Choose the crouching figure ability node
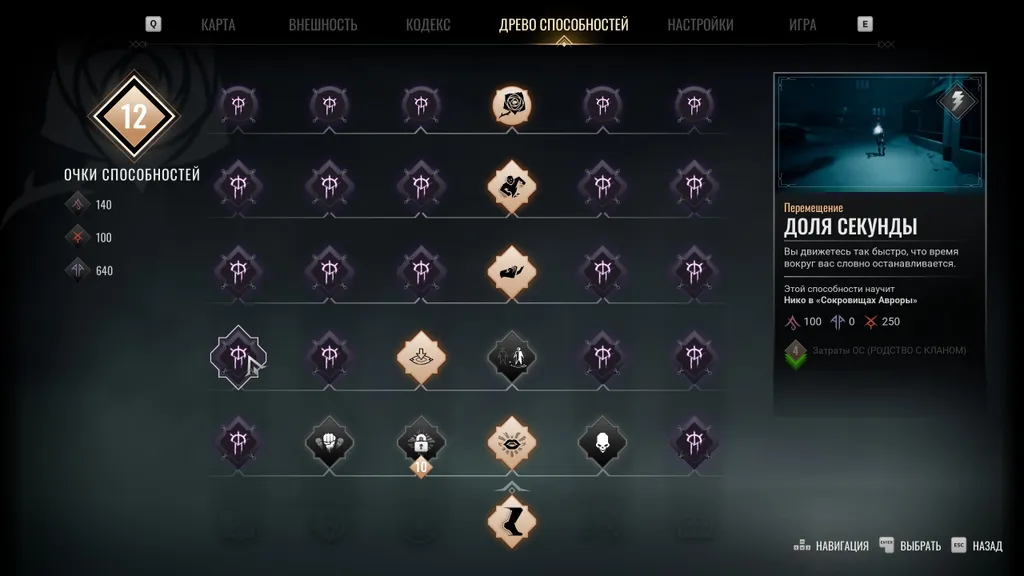Image resolution: width=1024 pixels, height=576 pixels. tap(511, 186)
